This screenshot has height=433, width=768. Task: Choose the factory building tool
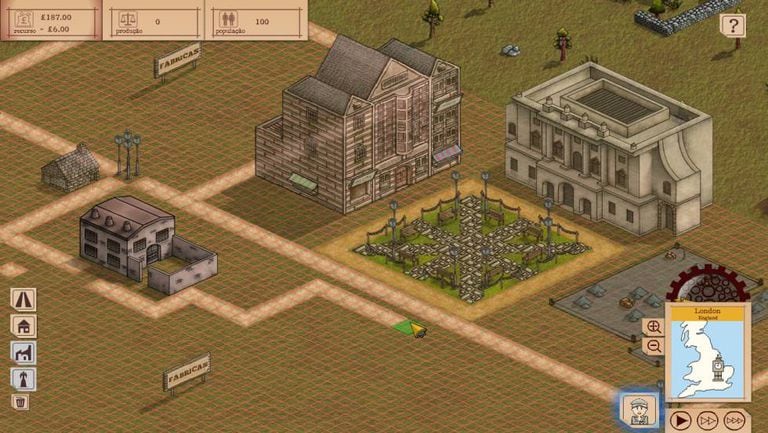[22, 352]
